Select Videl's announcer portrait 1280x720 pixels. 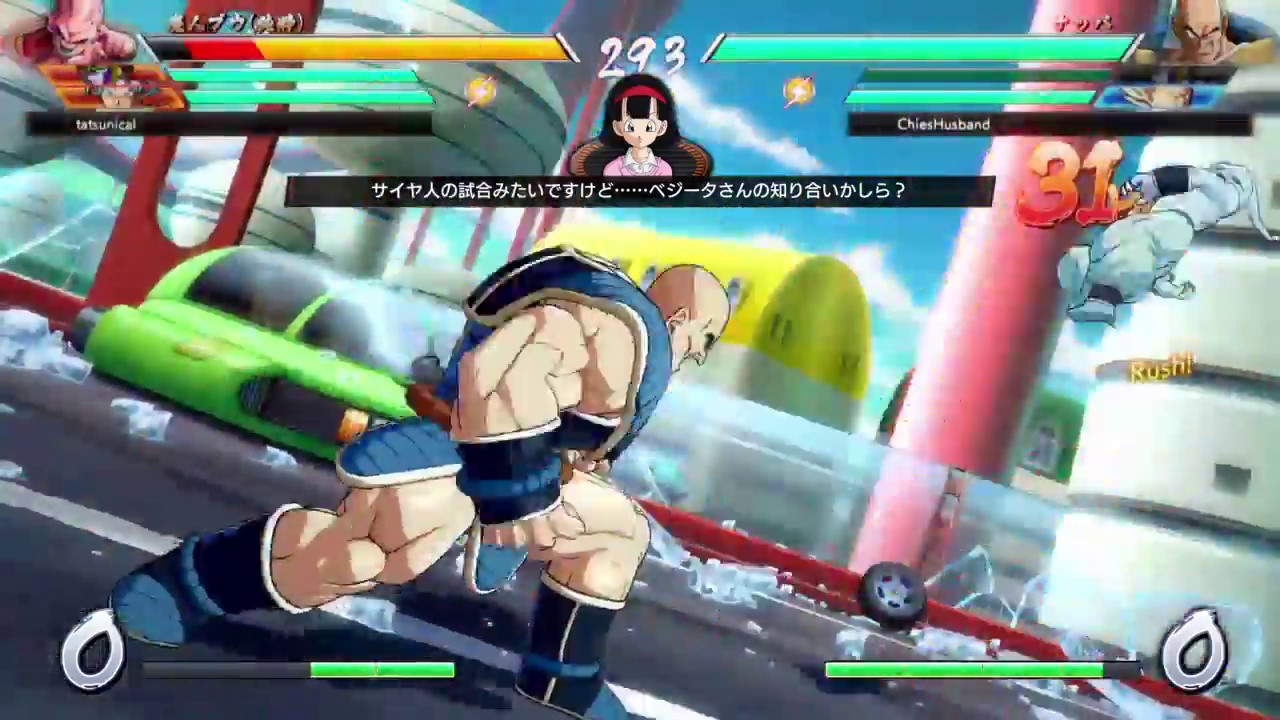tap(639, 125)
